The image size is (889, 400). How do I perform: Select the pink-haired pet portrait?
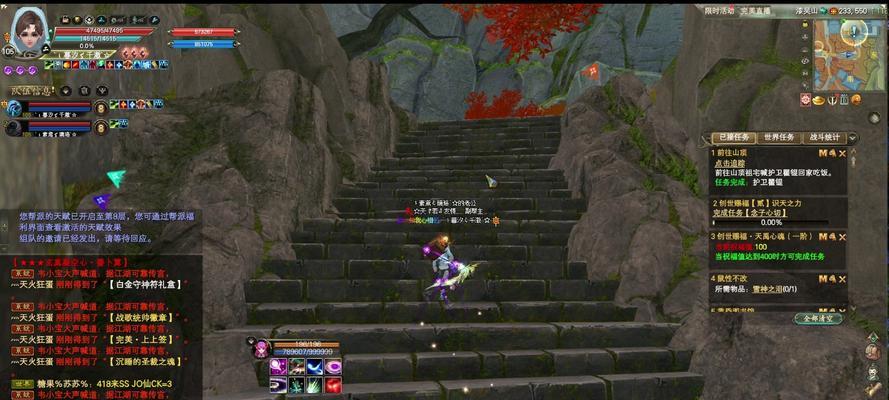click(x=261, y=348)
